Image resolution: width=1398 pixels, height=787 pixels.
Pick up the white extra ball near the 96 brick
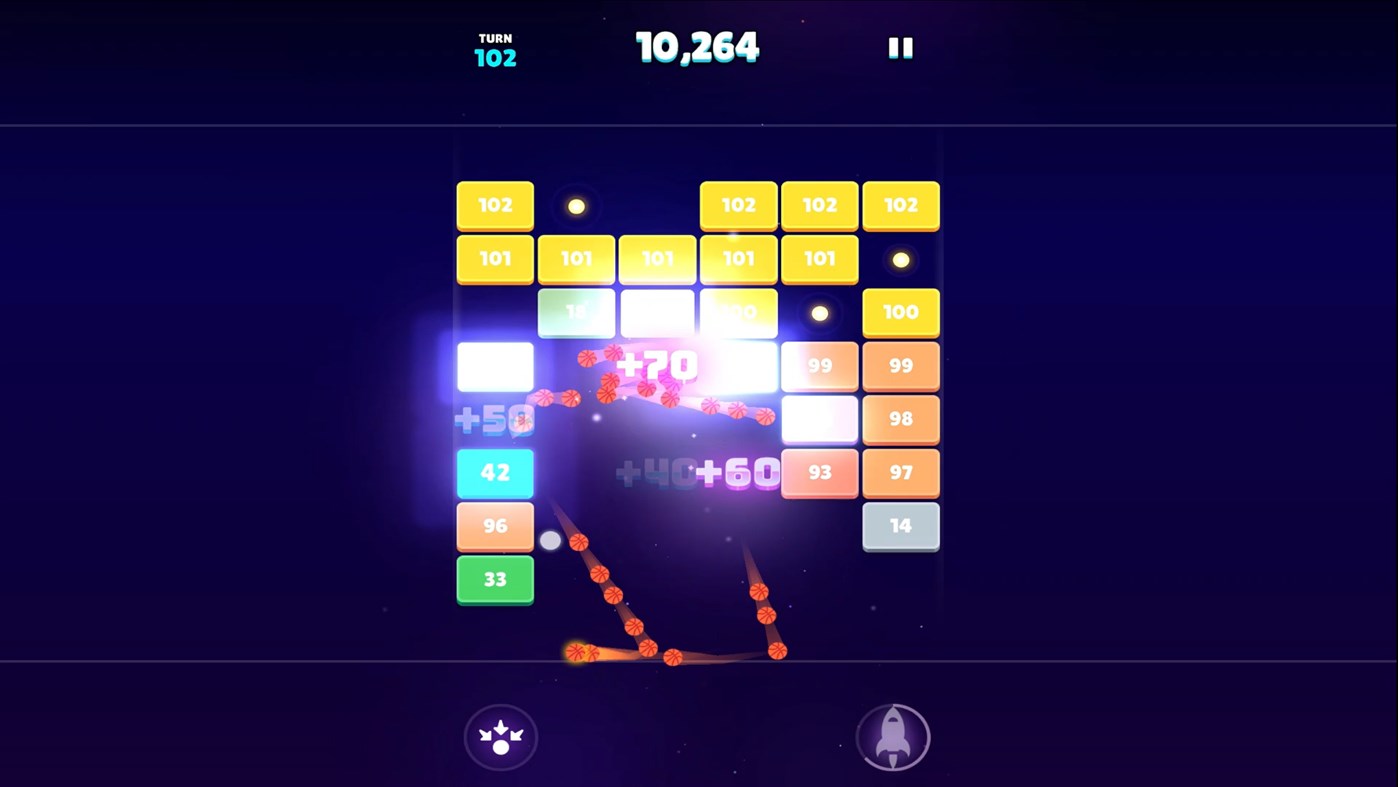click(550, 539)
